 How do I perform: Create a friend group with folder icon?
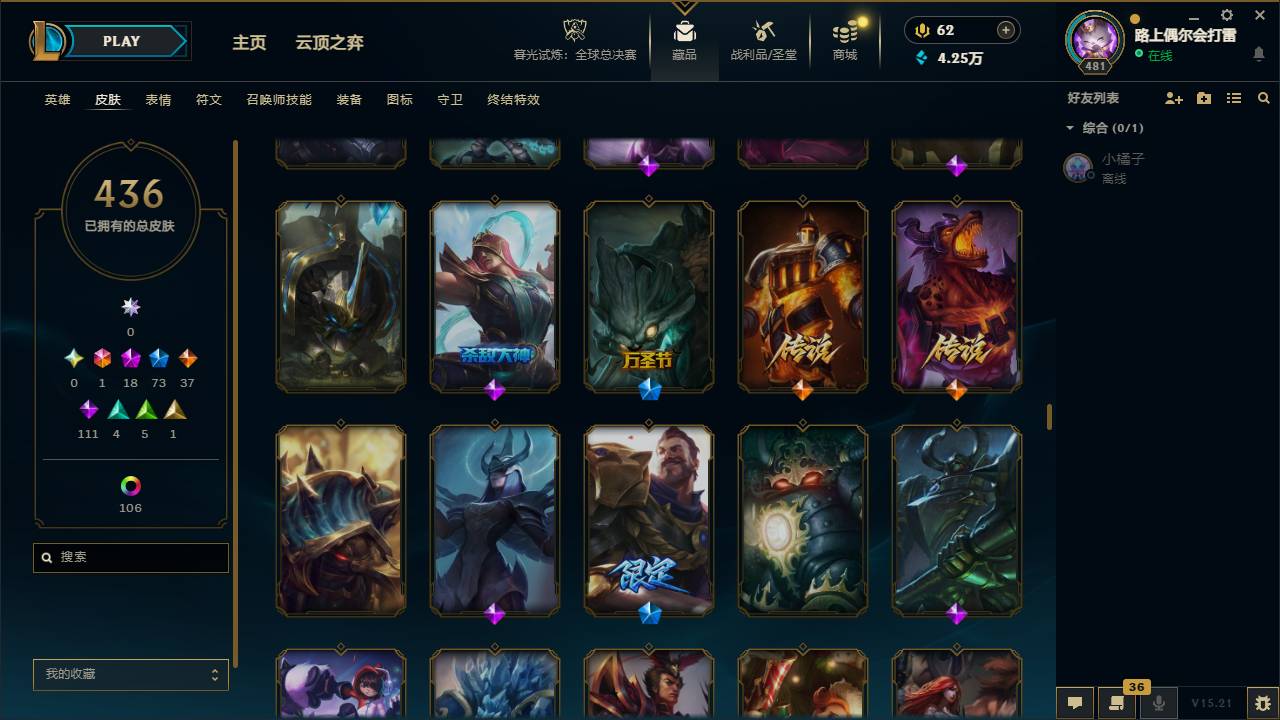point(1202,98)
